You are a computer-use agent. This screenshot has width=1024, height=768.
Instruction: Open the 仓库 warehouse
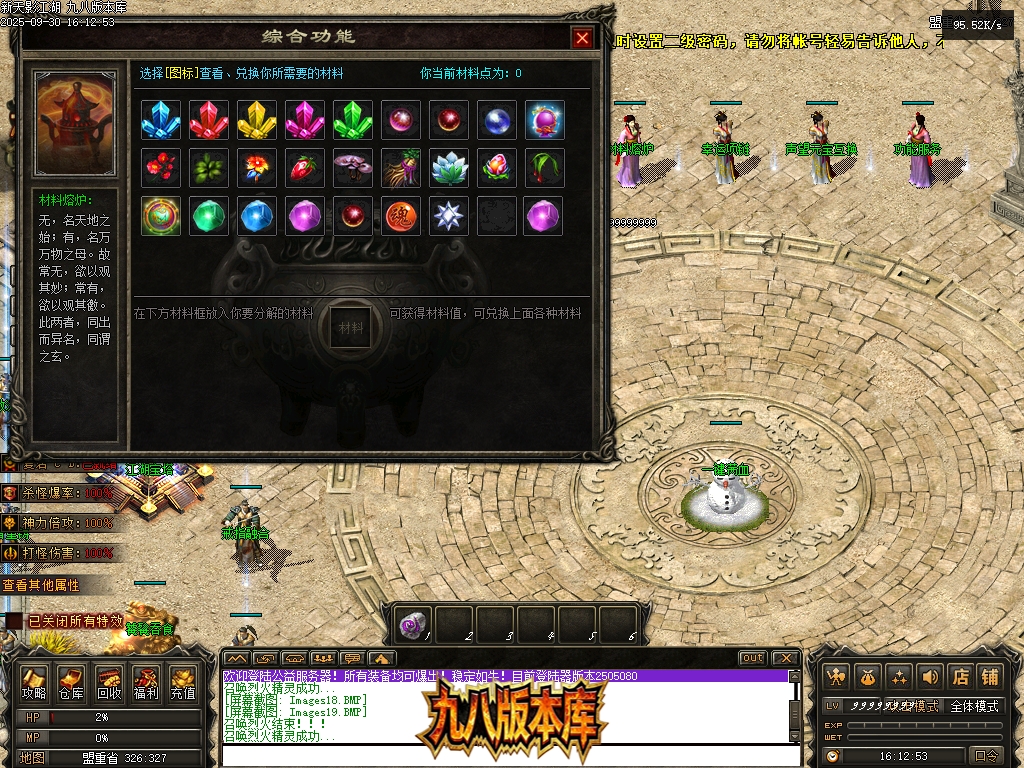[71, 683]
